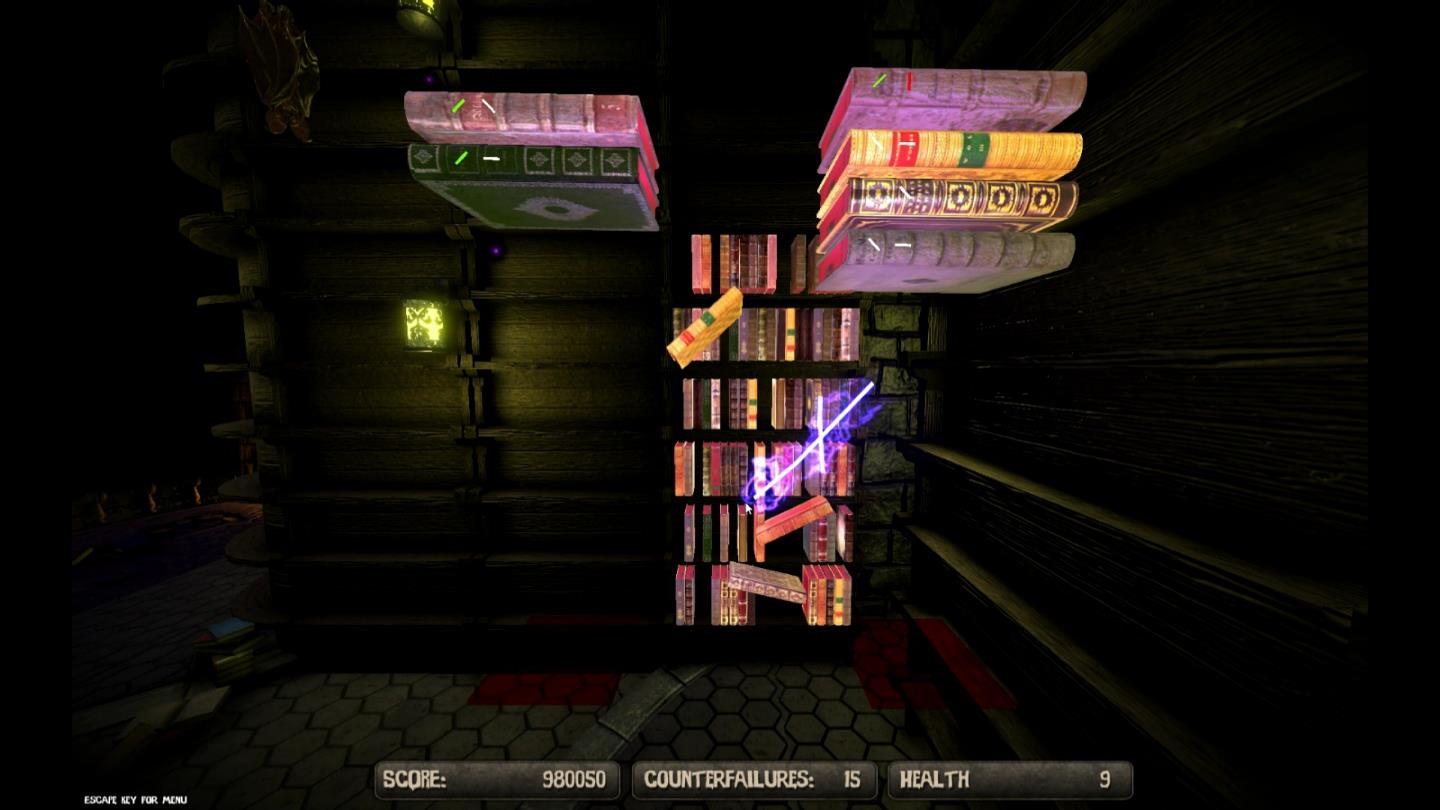Select the Counterfailures panel
Screen dimensions: 1440x810
pyautogui.click(x=755, y=779)
